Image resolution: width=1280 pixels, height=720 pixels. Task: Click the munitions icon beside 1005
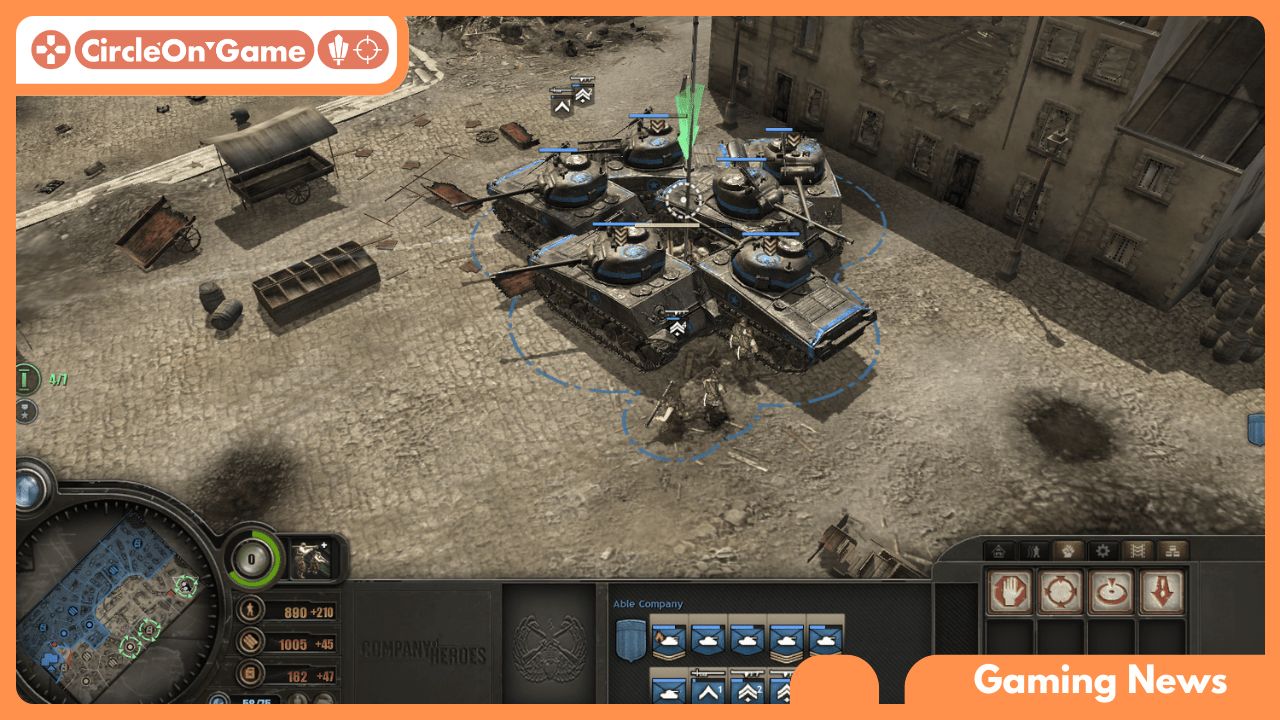tap(251, 644)
